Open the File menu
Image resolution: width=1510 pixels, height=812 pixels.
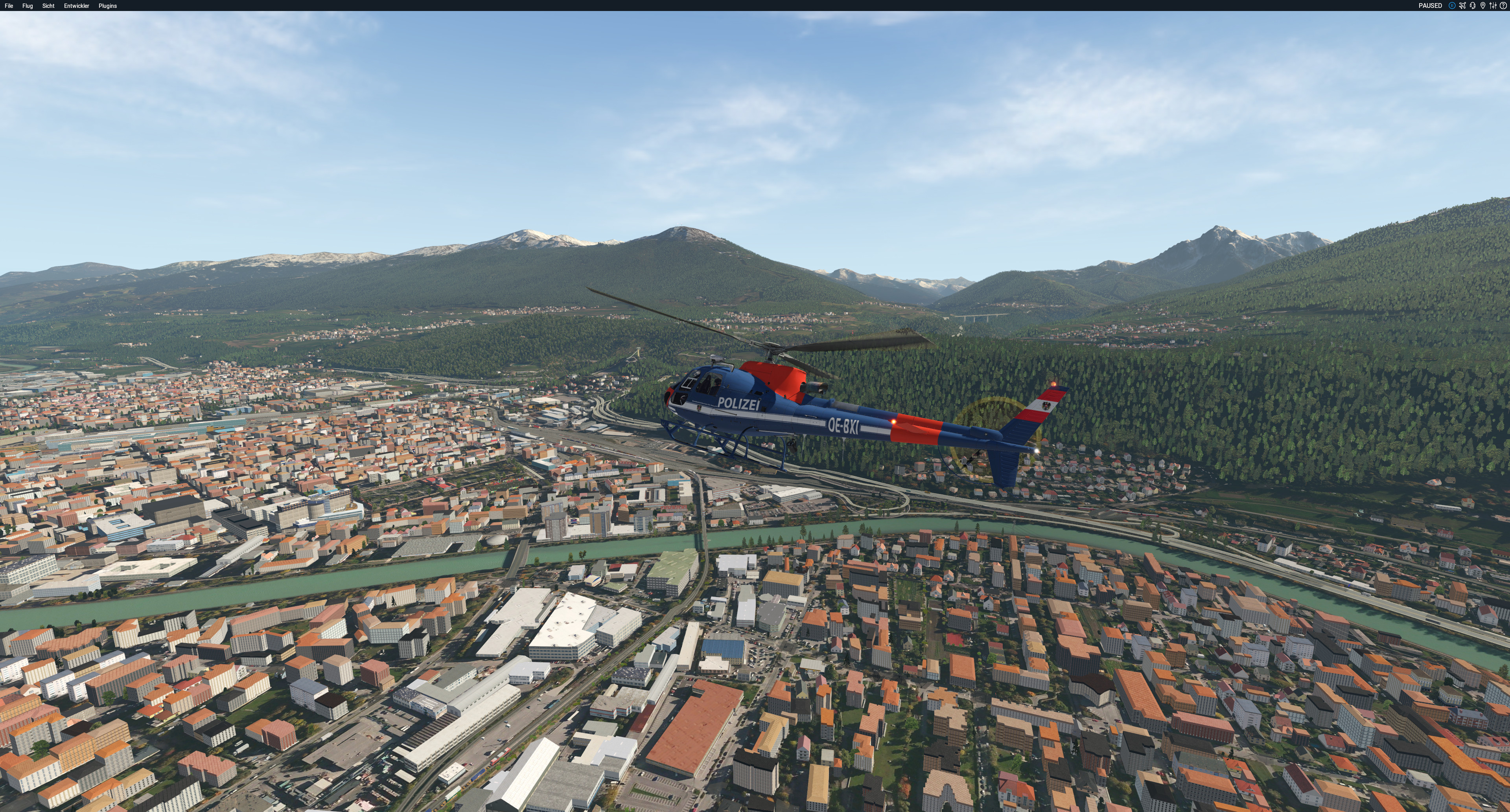tap(9, 6)
